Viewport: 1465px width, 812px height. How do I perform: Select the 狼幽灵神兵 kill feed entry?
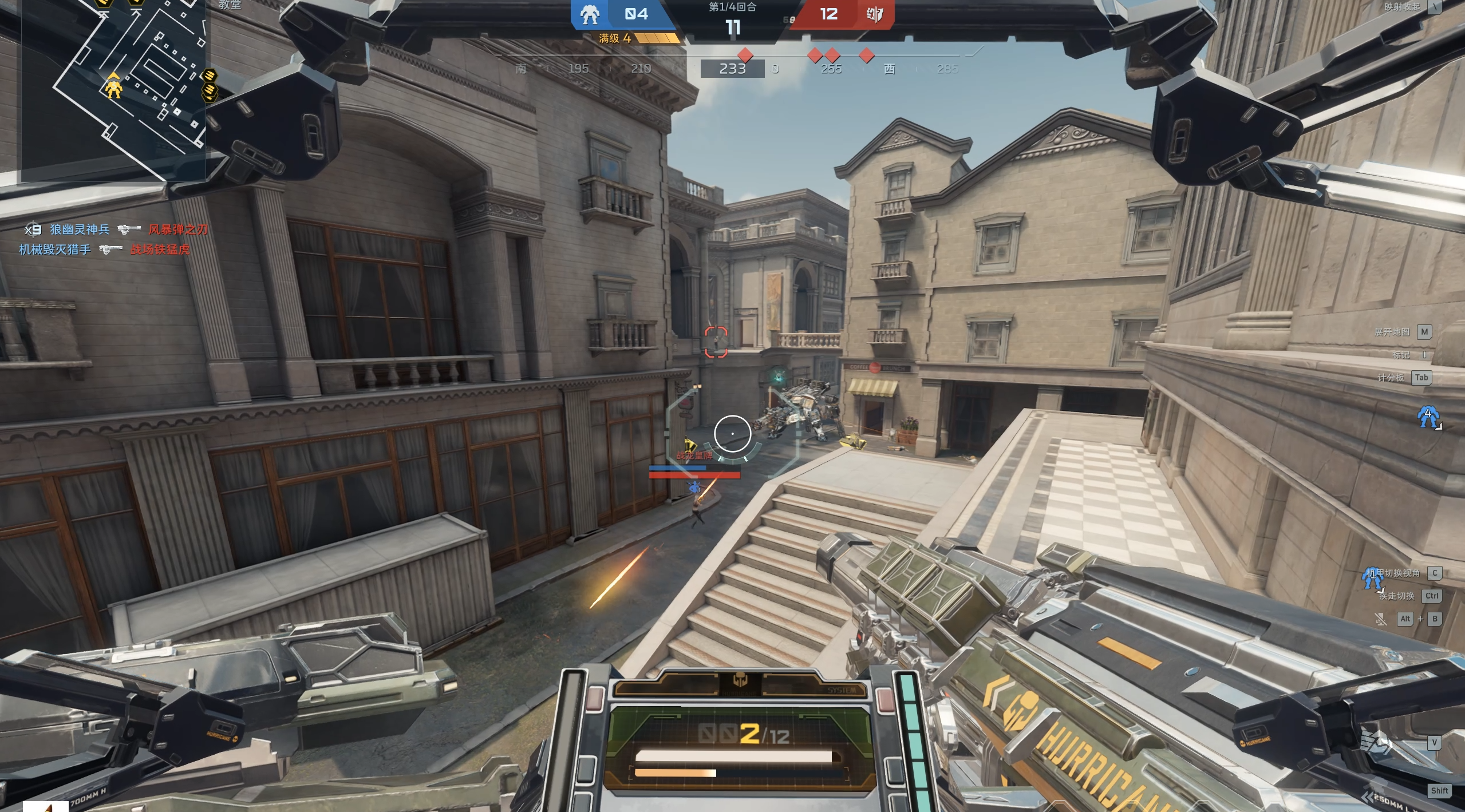tap(79, 229)
